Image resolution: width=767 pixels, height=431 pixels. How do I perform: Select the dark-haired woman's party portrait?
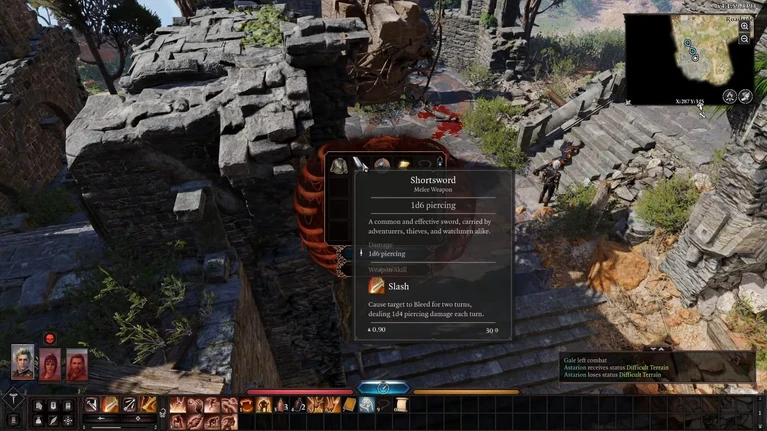click(x=50, y=364)
